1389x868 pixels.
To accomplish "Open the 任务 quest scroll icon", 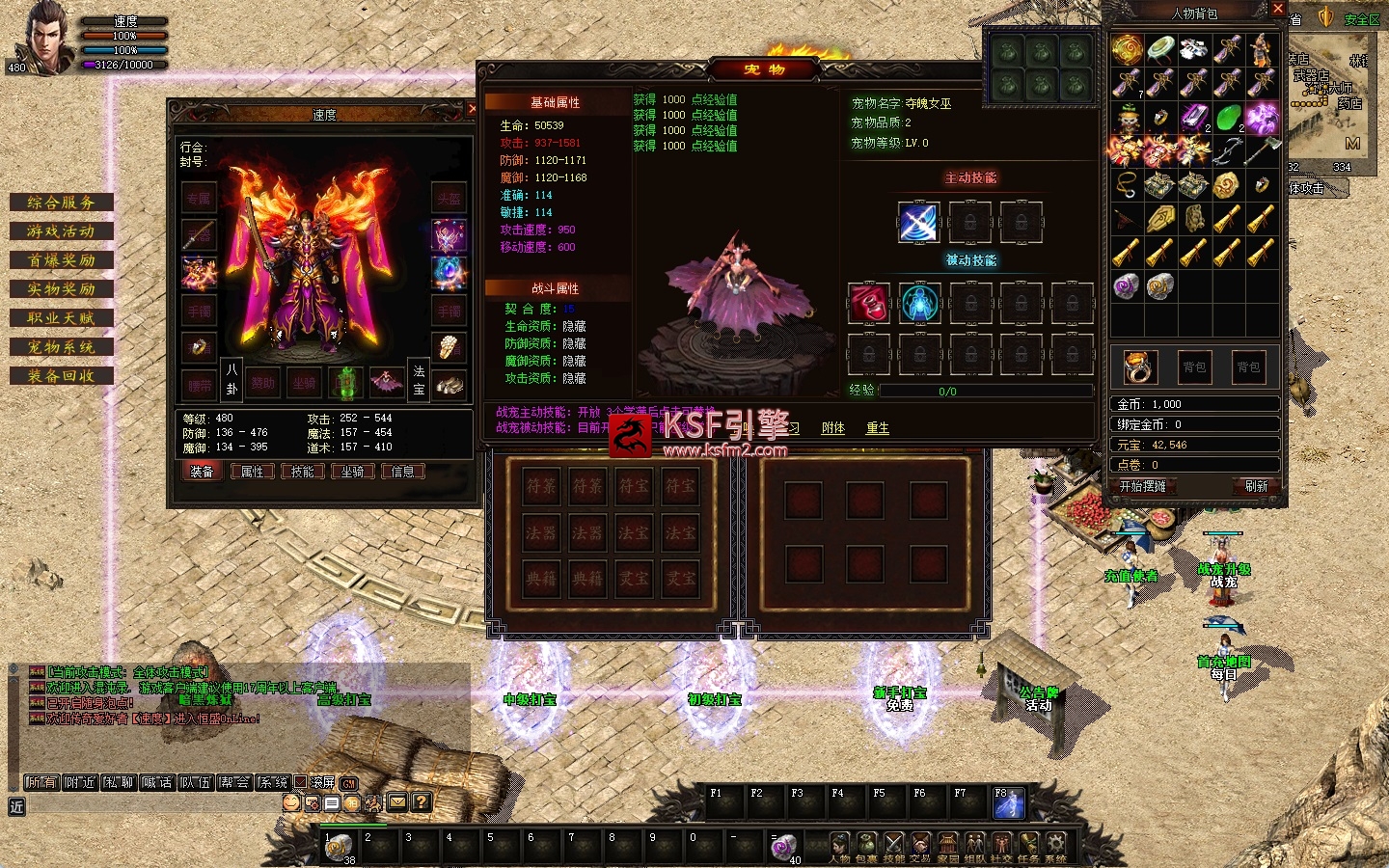I will pyautogui.click(x=1029, y=845).
